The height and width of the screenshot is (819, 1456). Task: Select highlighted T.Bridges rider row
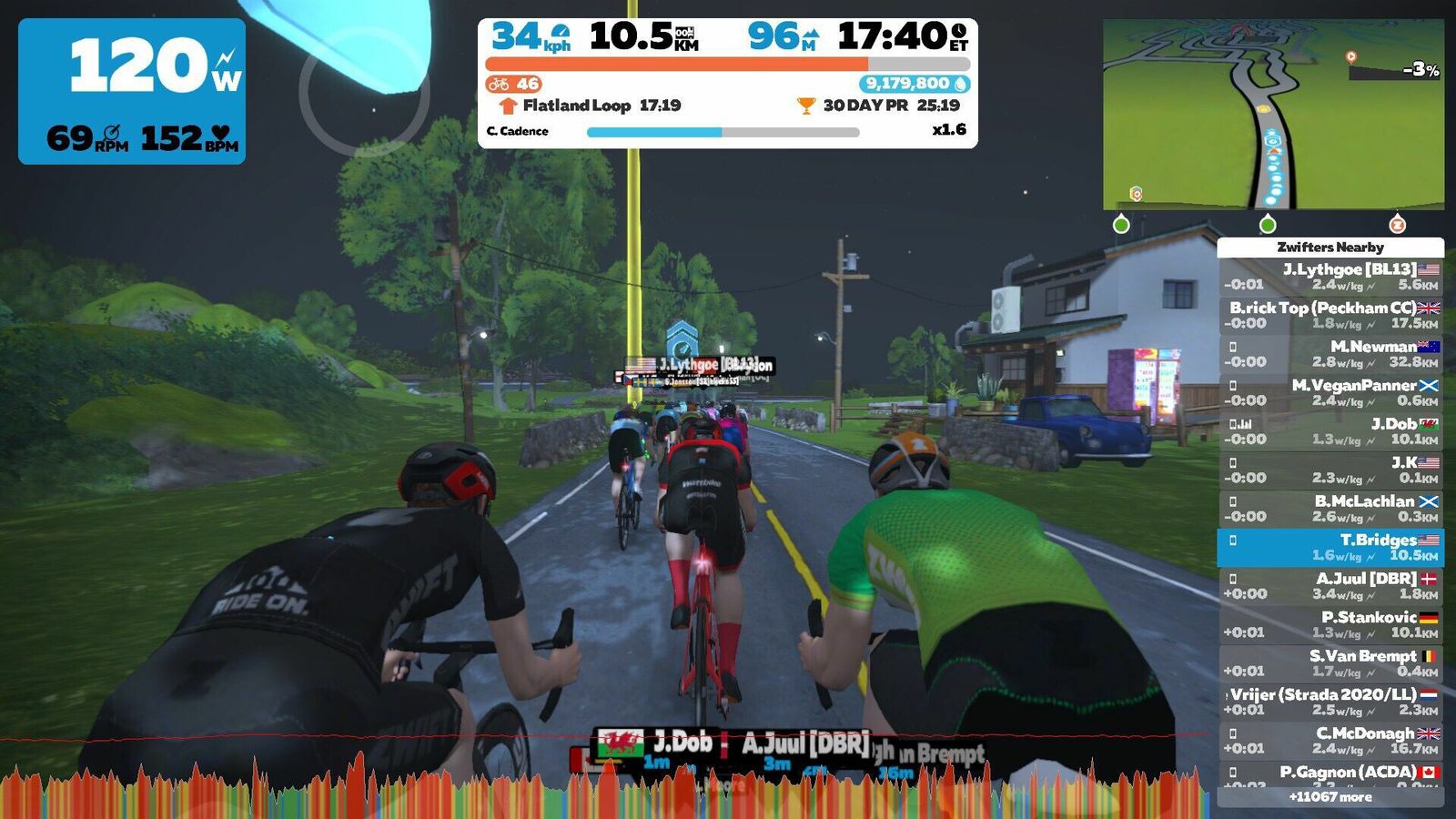[x=1330, y=547]
